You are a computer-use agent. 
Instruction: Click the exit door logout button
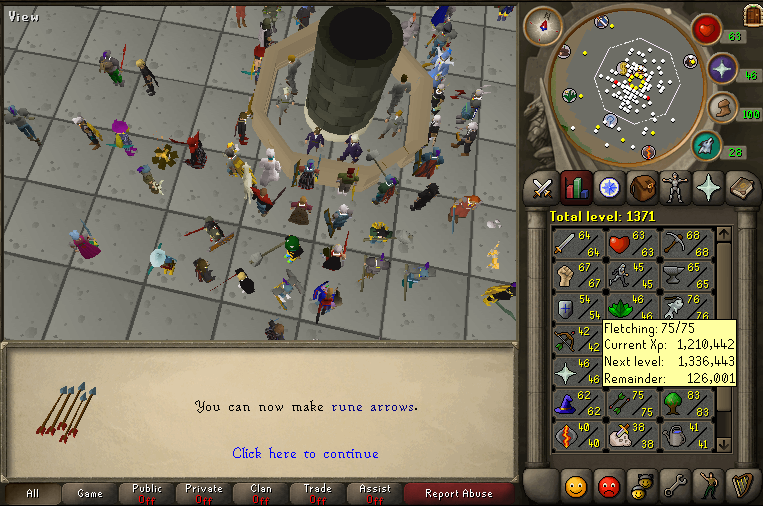point(751,14)
